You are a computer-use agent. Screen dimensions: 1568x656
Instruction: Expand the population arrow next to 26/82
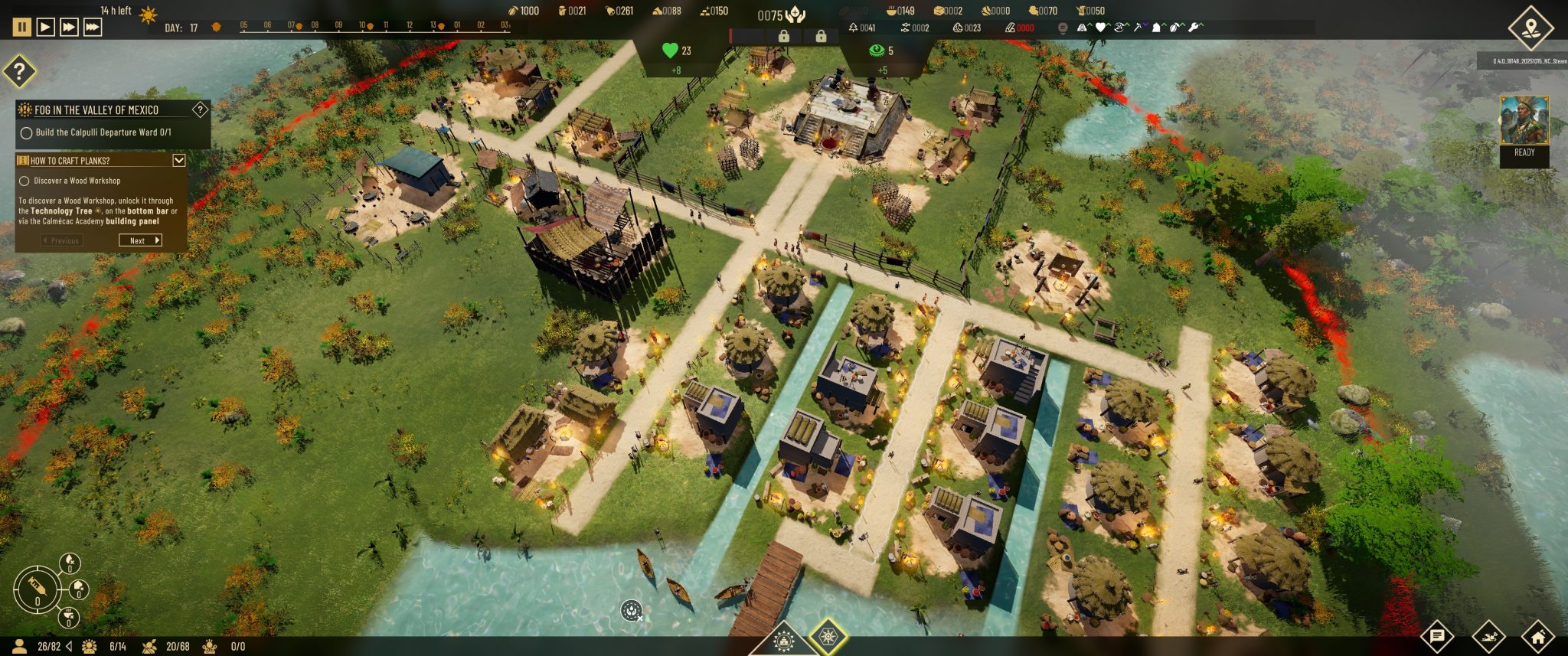(70, 646)
